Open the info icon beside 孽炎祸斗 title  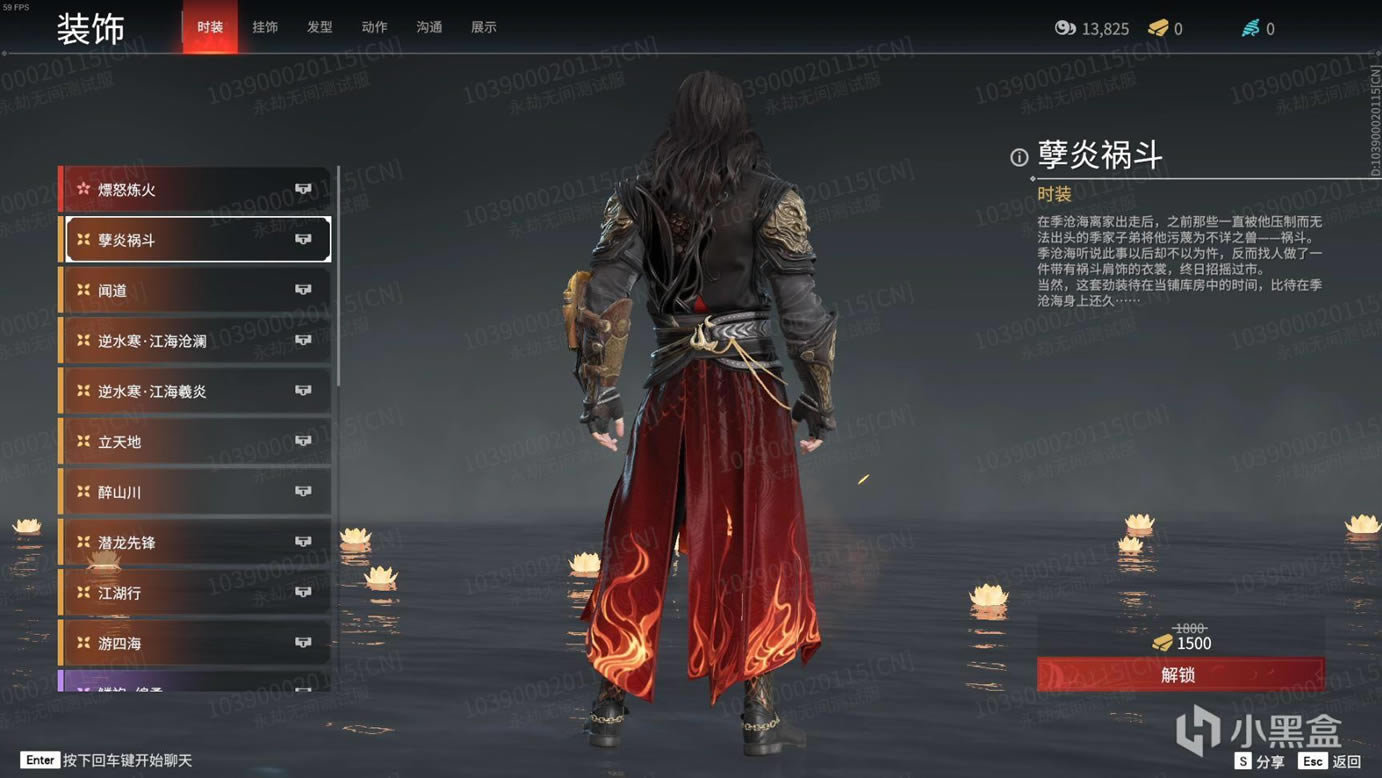point(1017,156)
